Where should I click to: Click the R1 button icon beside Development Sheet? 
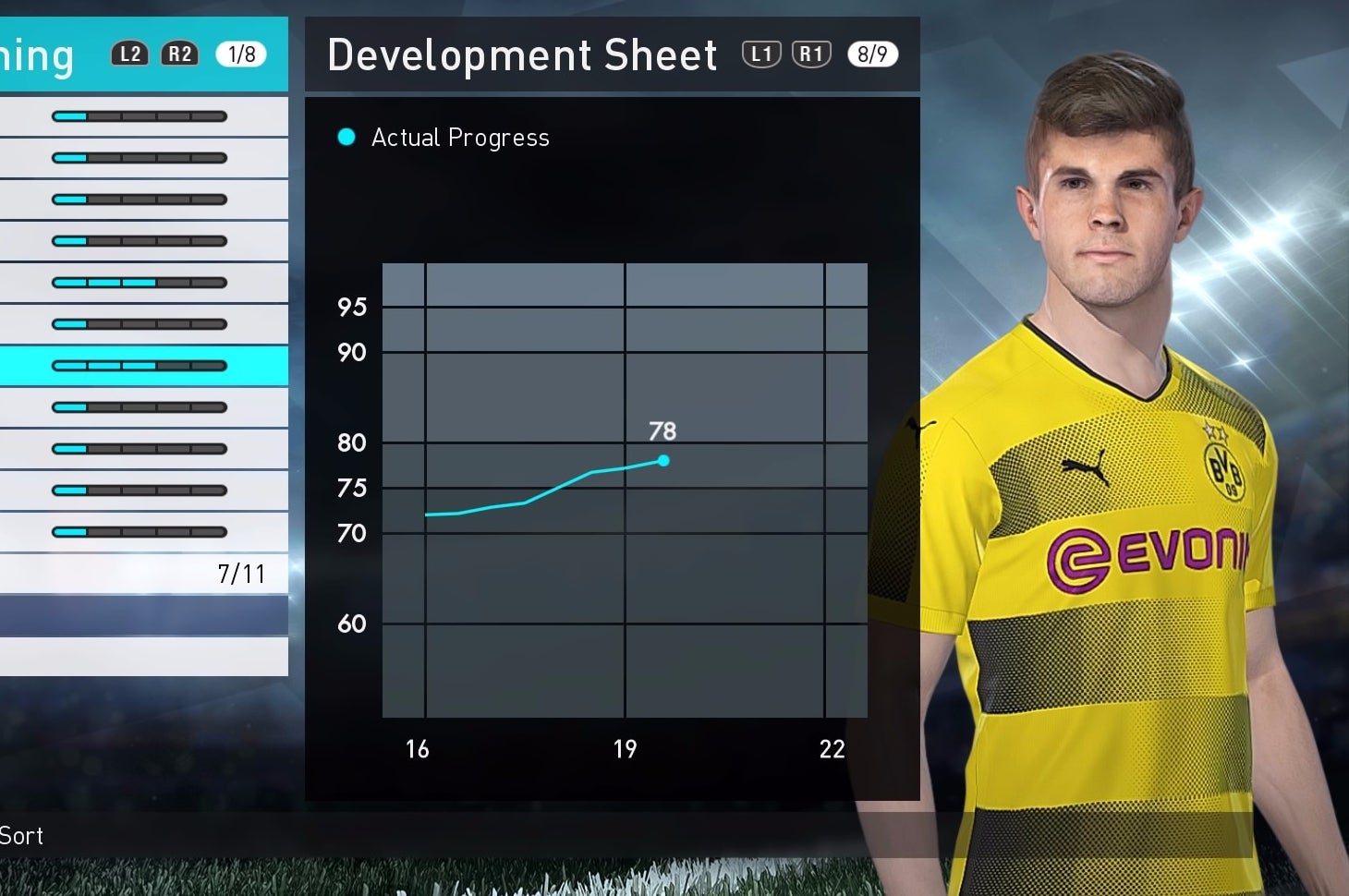click(811, 54)
